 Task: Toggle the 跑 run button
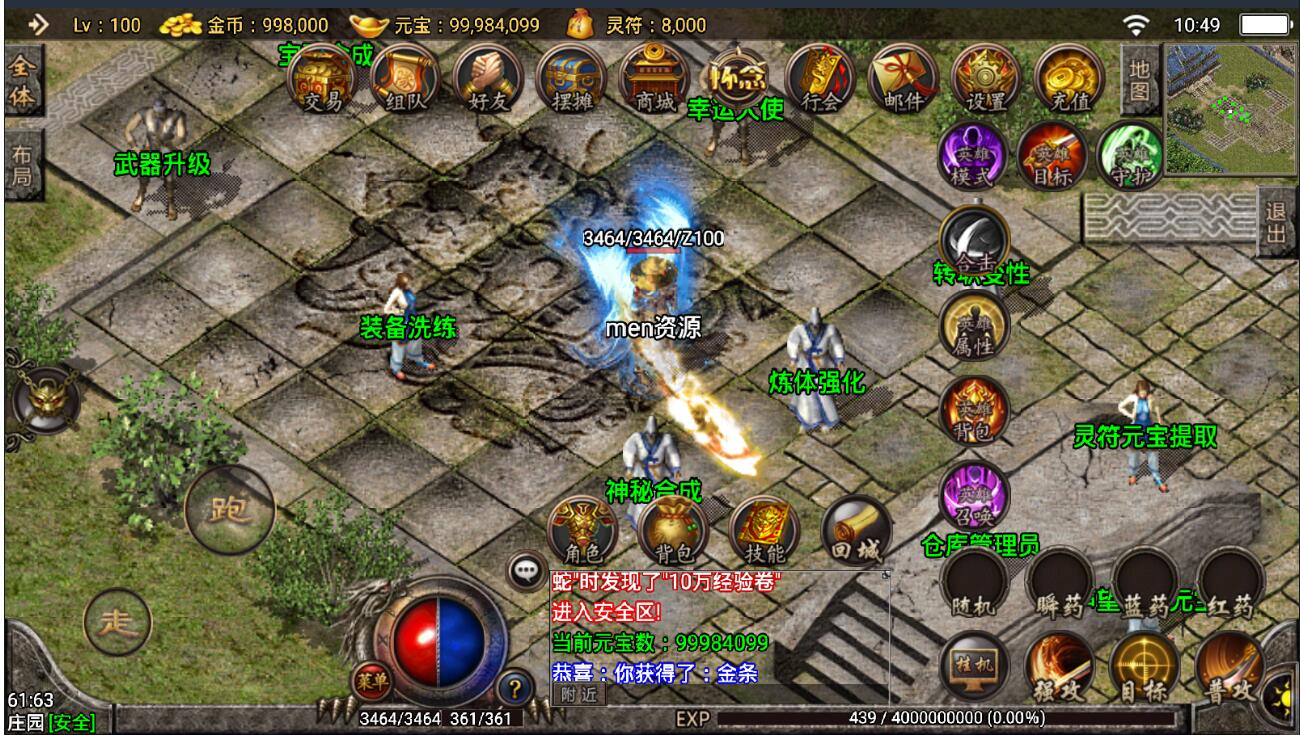[x=229, y=511]
